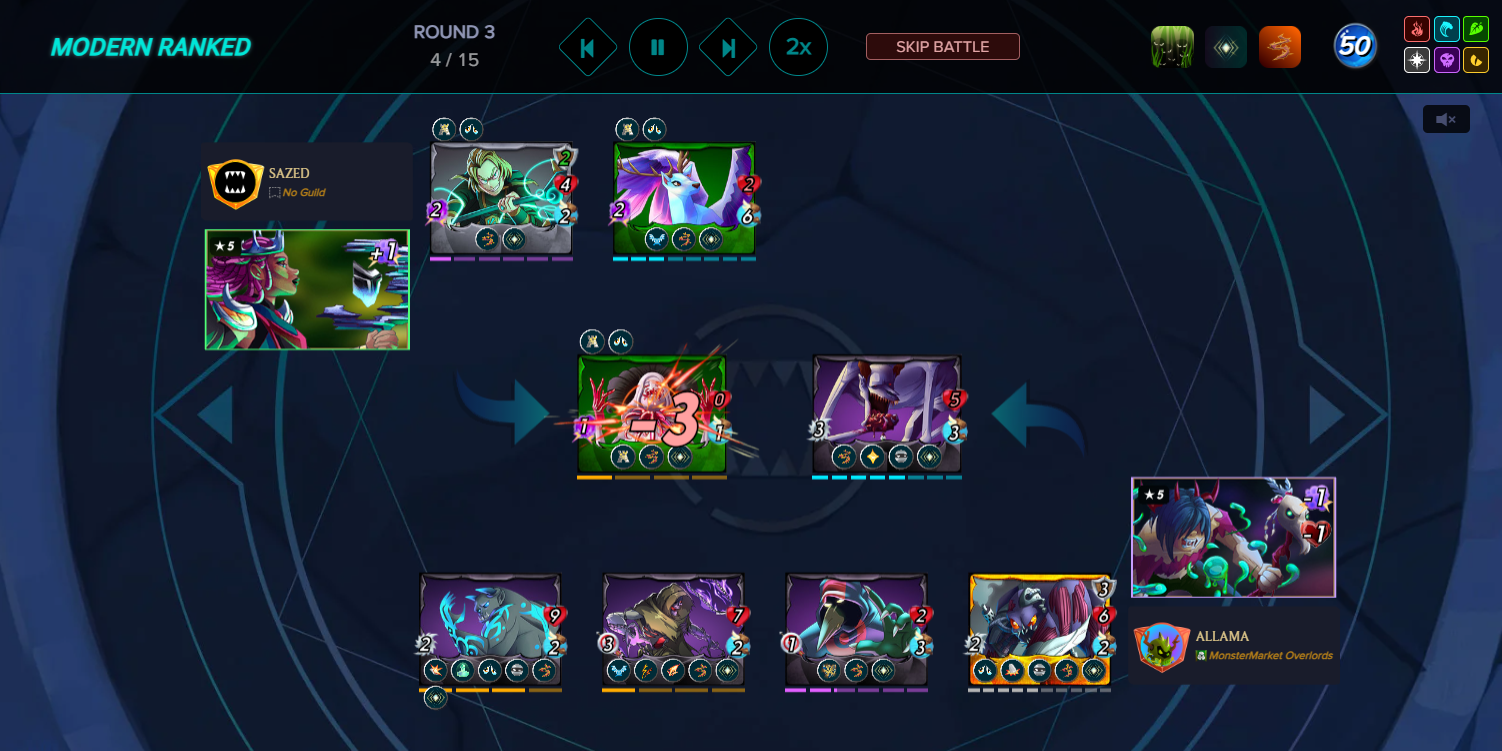Click the blue 50 mana cap indicator

[x=1355, y=46]
